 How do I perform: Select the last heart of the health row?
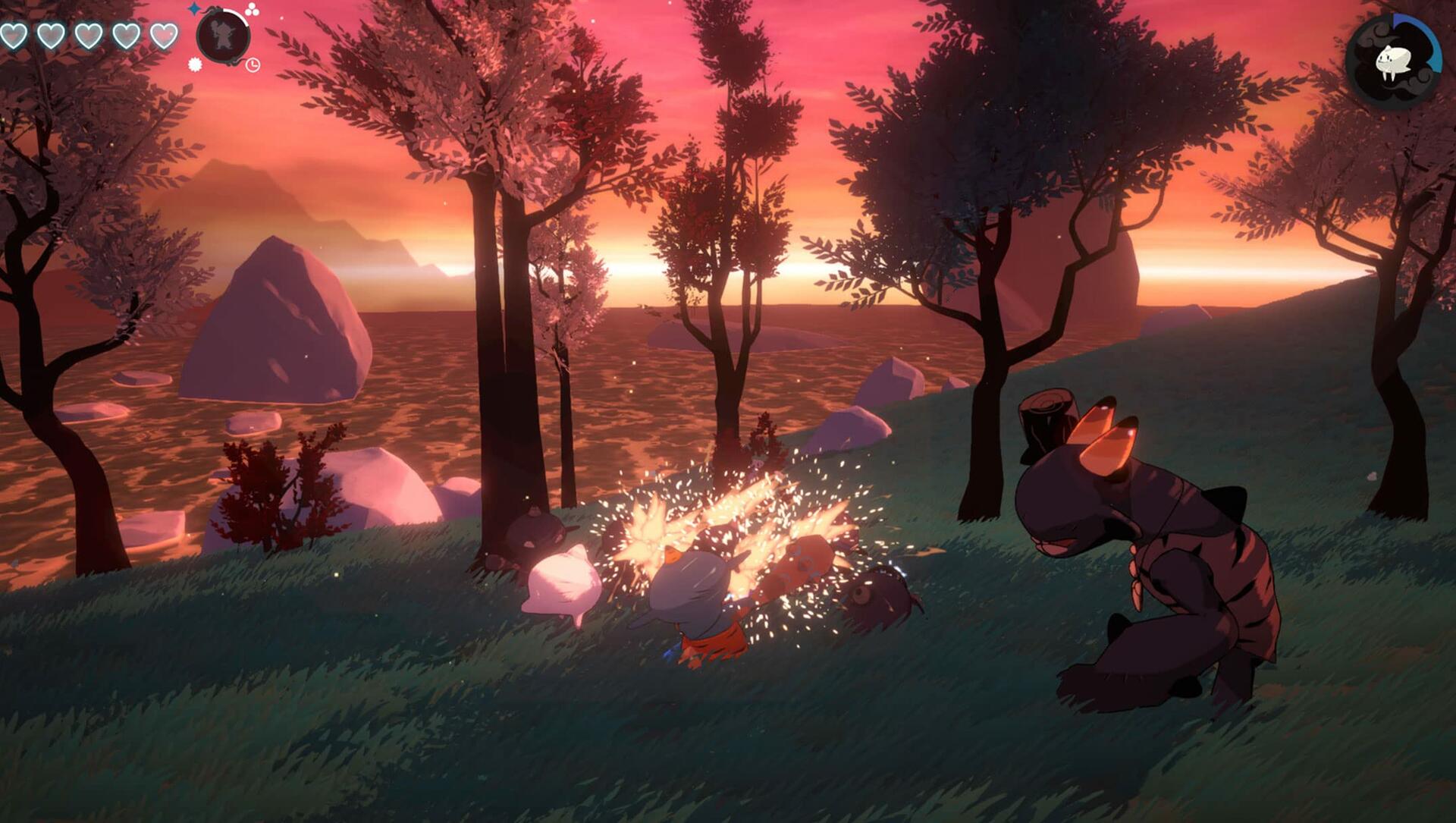163,35
